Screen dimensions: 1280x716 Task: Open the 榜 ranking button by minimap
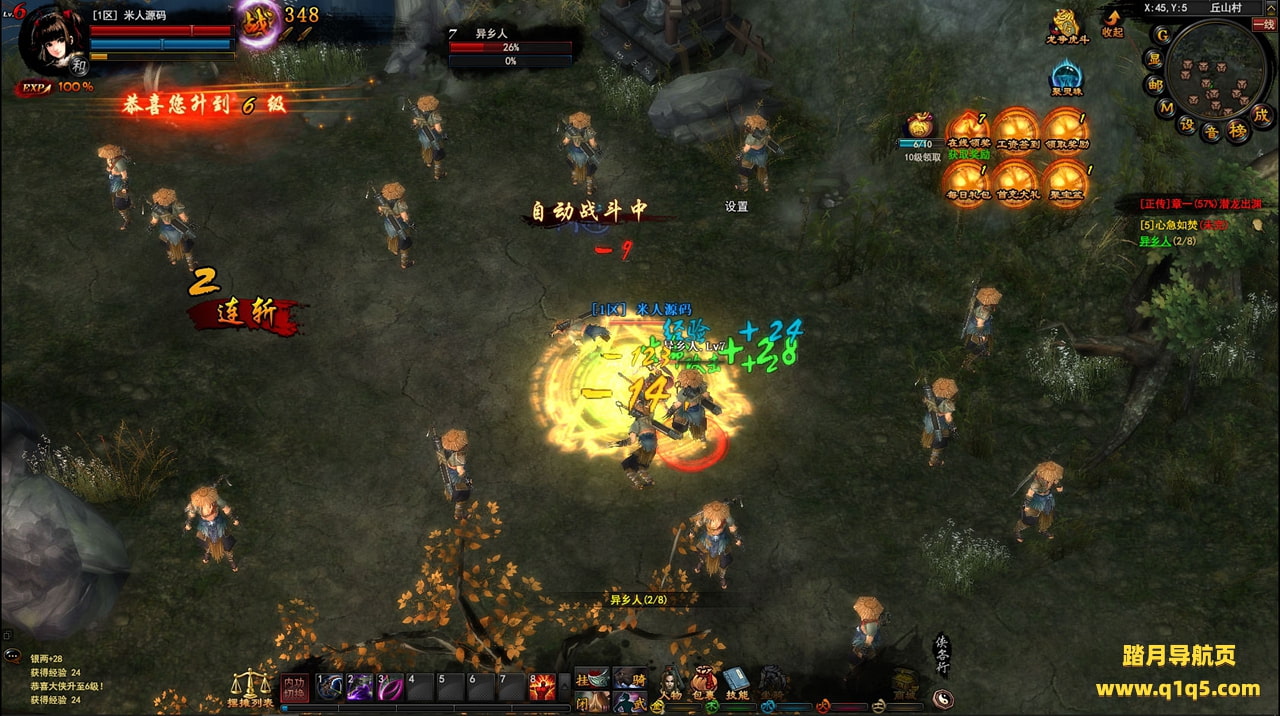[1238, 130]
